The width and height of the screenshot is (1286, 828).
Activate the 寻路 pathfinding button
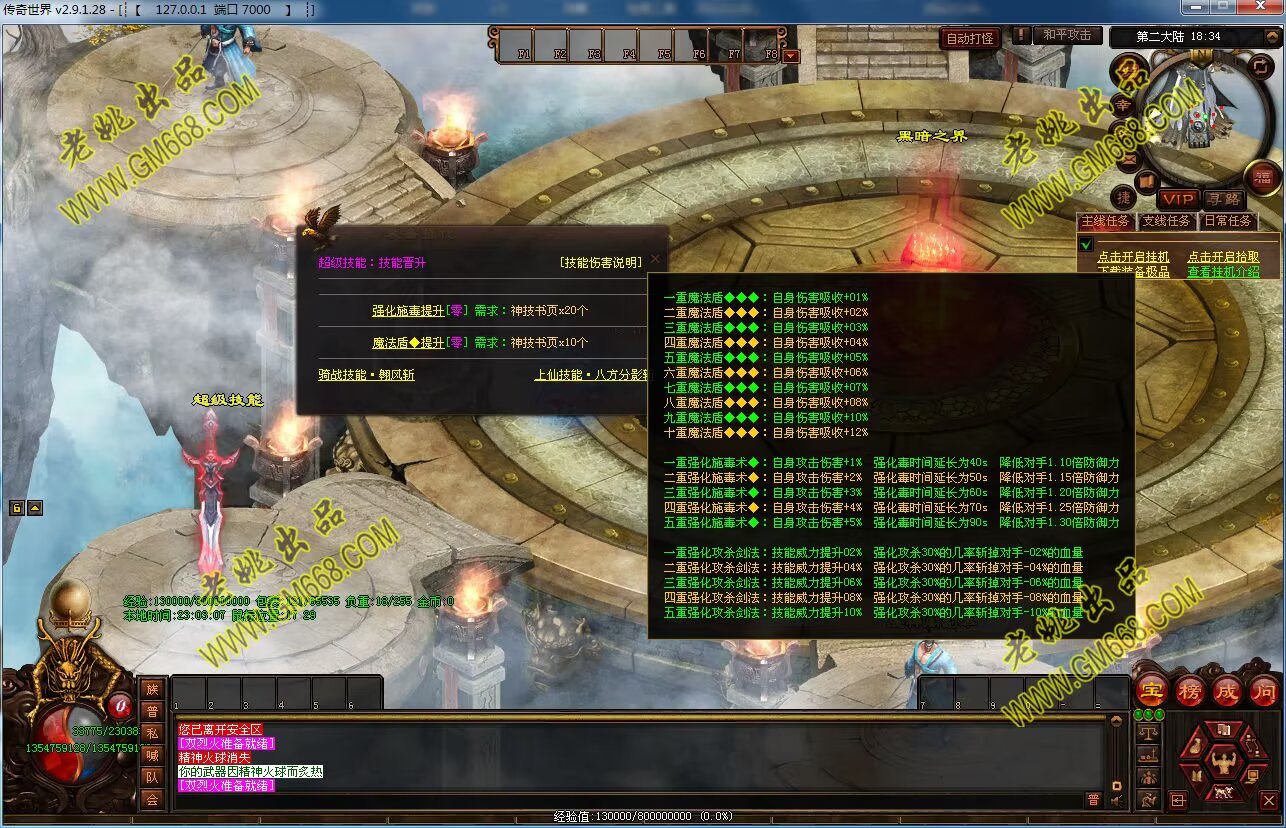(x=1223, y=199)
